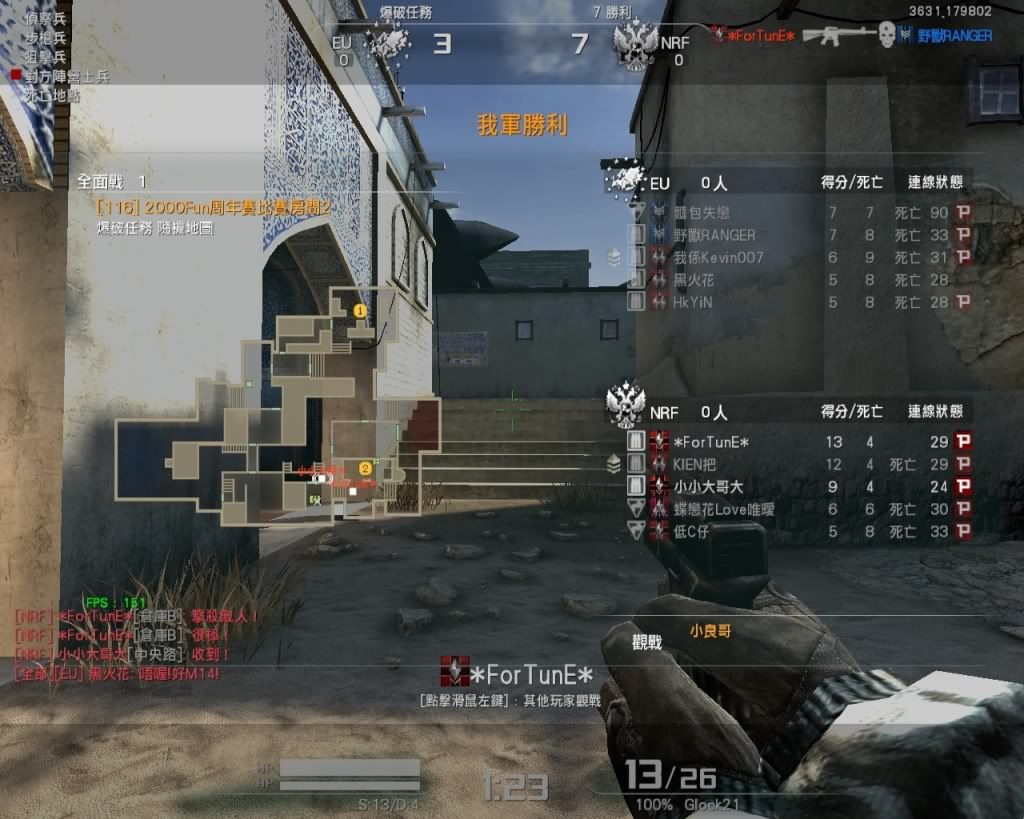
Task: Click the NRF eagle emblem in the scoreboard header
Action: [626, 404]
